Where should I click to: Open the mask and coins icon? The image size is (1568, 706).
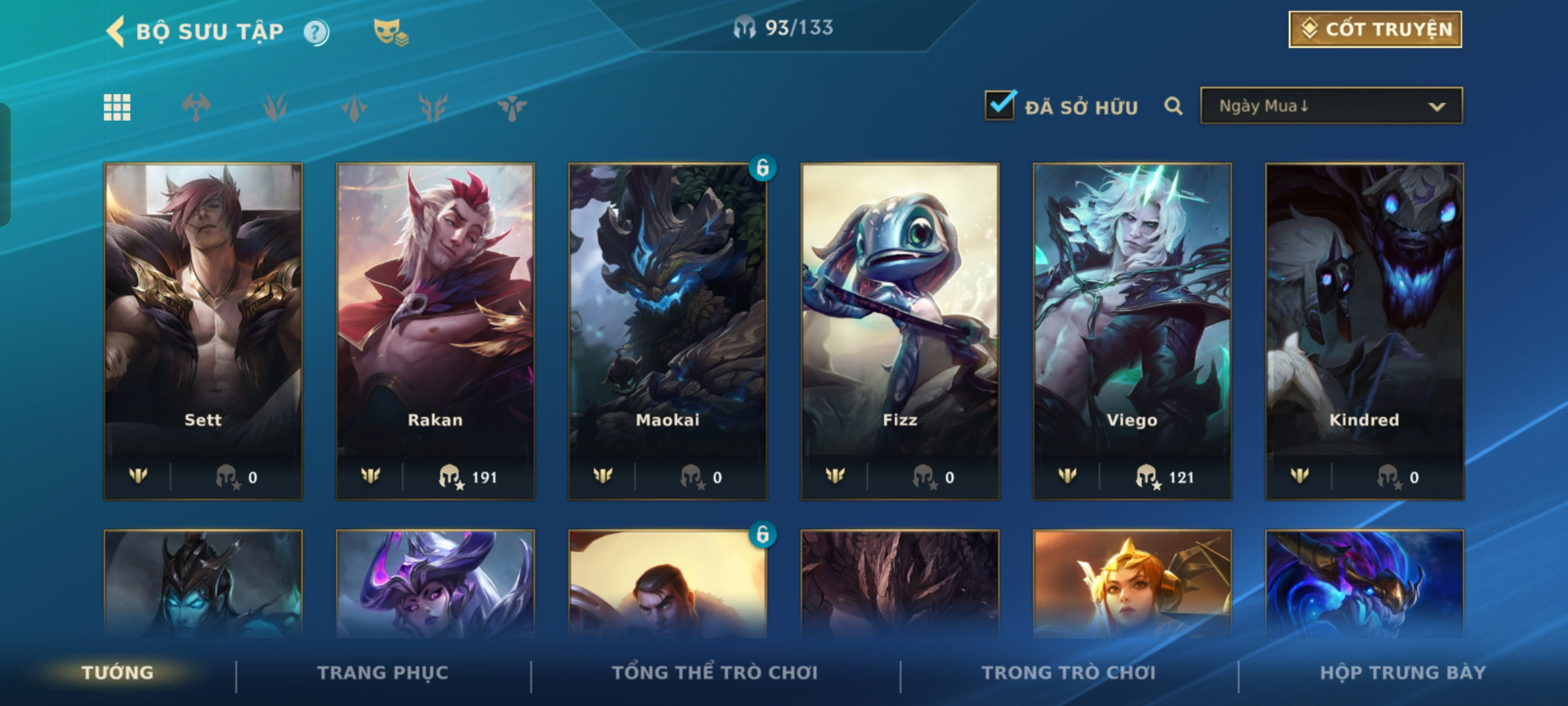(390, 32)
